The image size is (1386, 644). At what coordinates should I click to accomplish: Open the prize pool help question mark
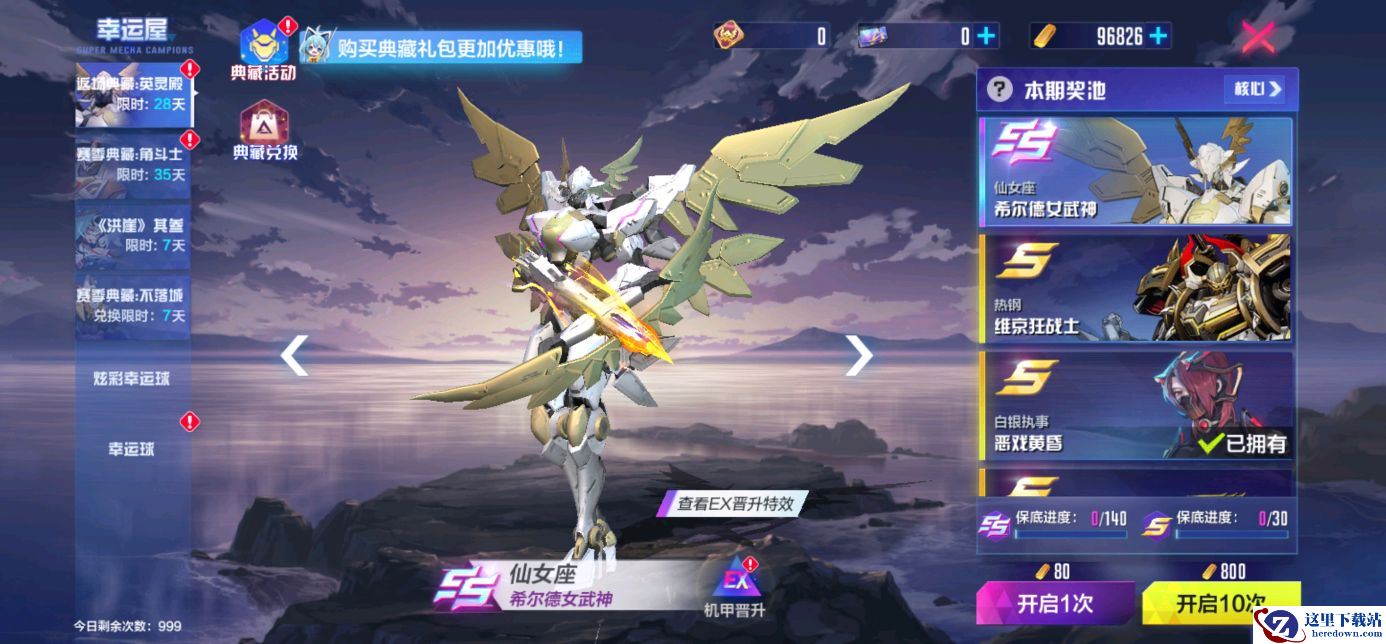(1000, 90)
